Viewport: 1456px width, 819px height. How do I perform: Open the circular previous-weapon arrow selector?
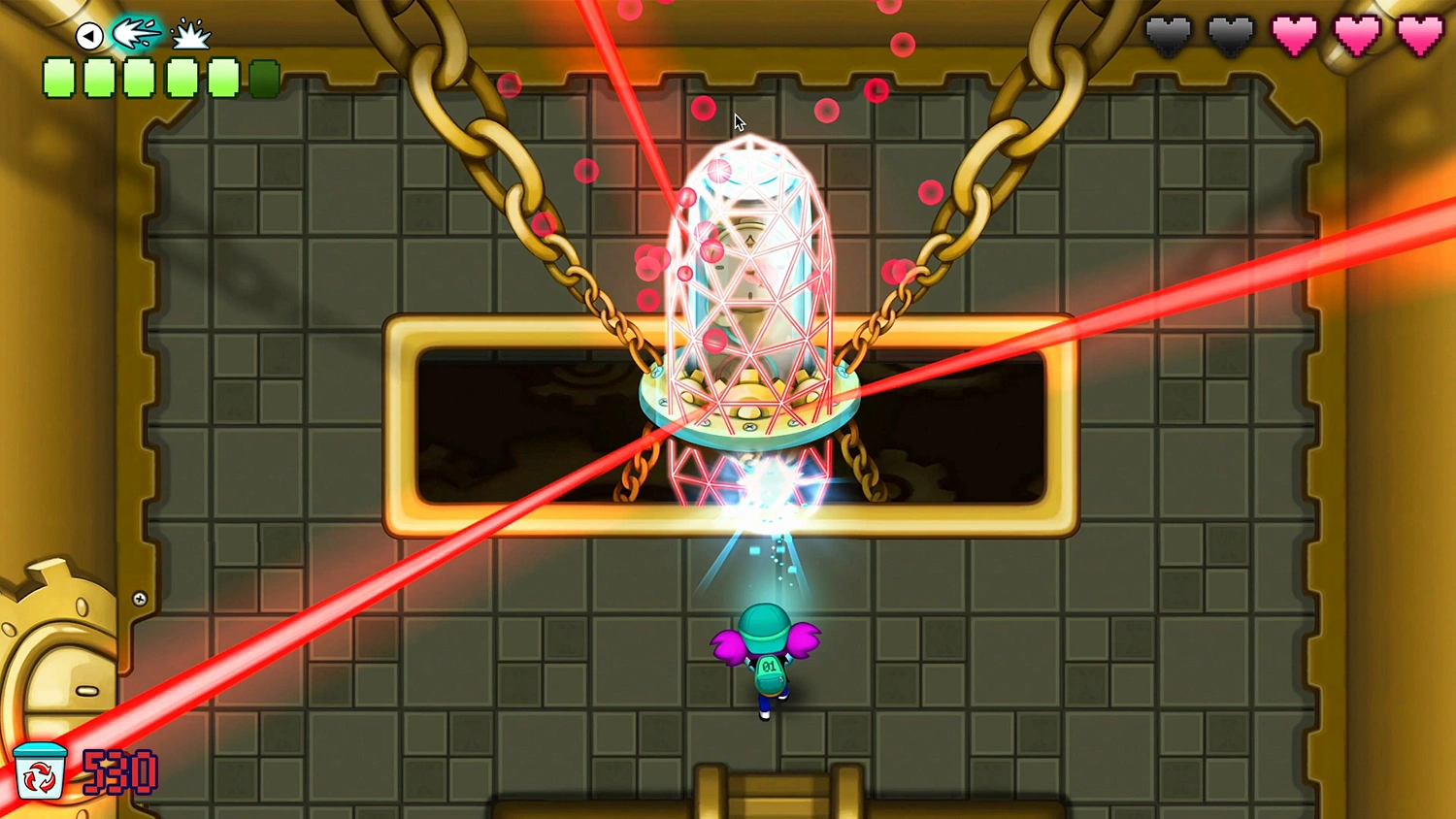[x=88, y=35]
